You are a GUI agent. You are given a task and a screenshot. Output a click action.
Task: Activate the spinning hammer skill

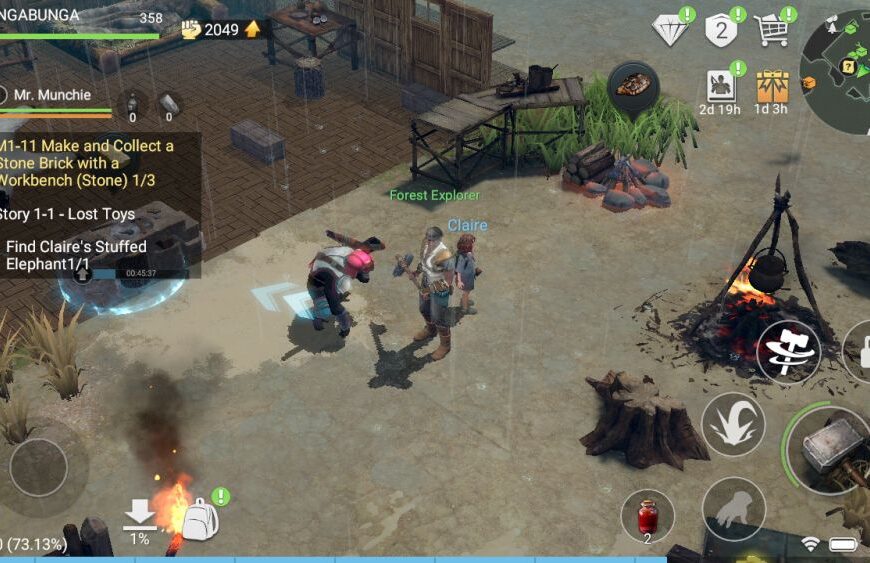pyautogui.click(x=788, y=352)
